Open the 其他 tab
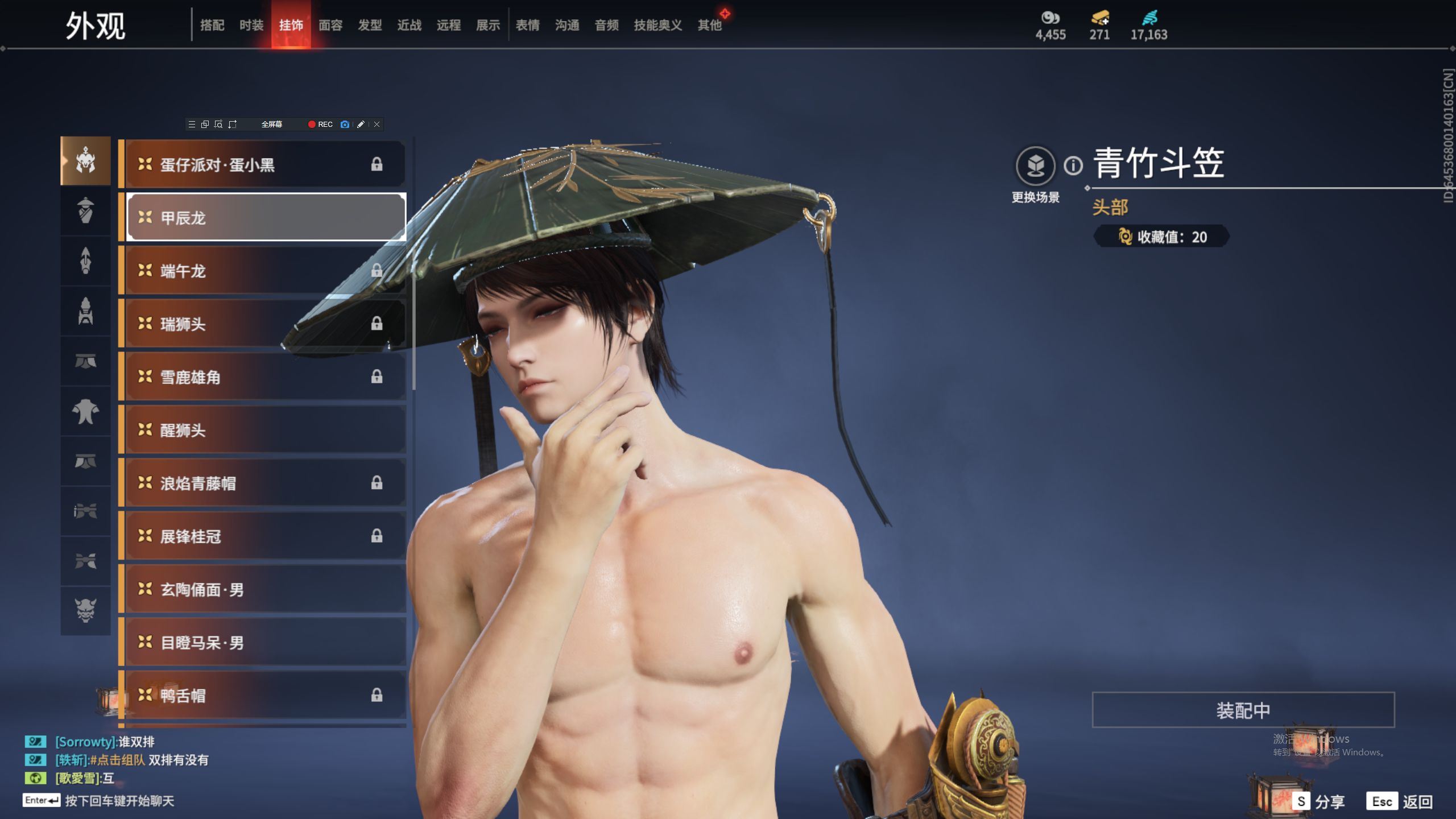This screenshot has width=1456, height=819. [x=709, y=25]
